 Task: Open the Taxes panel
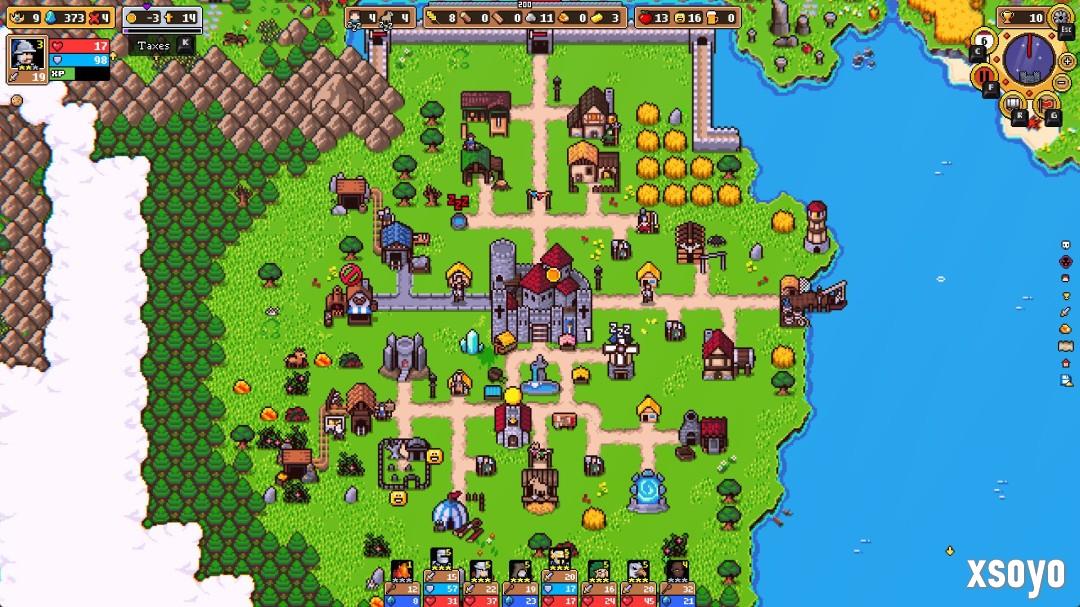(x=155, y=45)
